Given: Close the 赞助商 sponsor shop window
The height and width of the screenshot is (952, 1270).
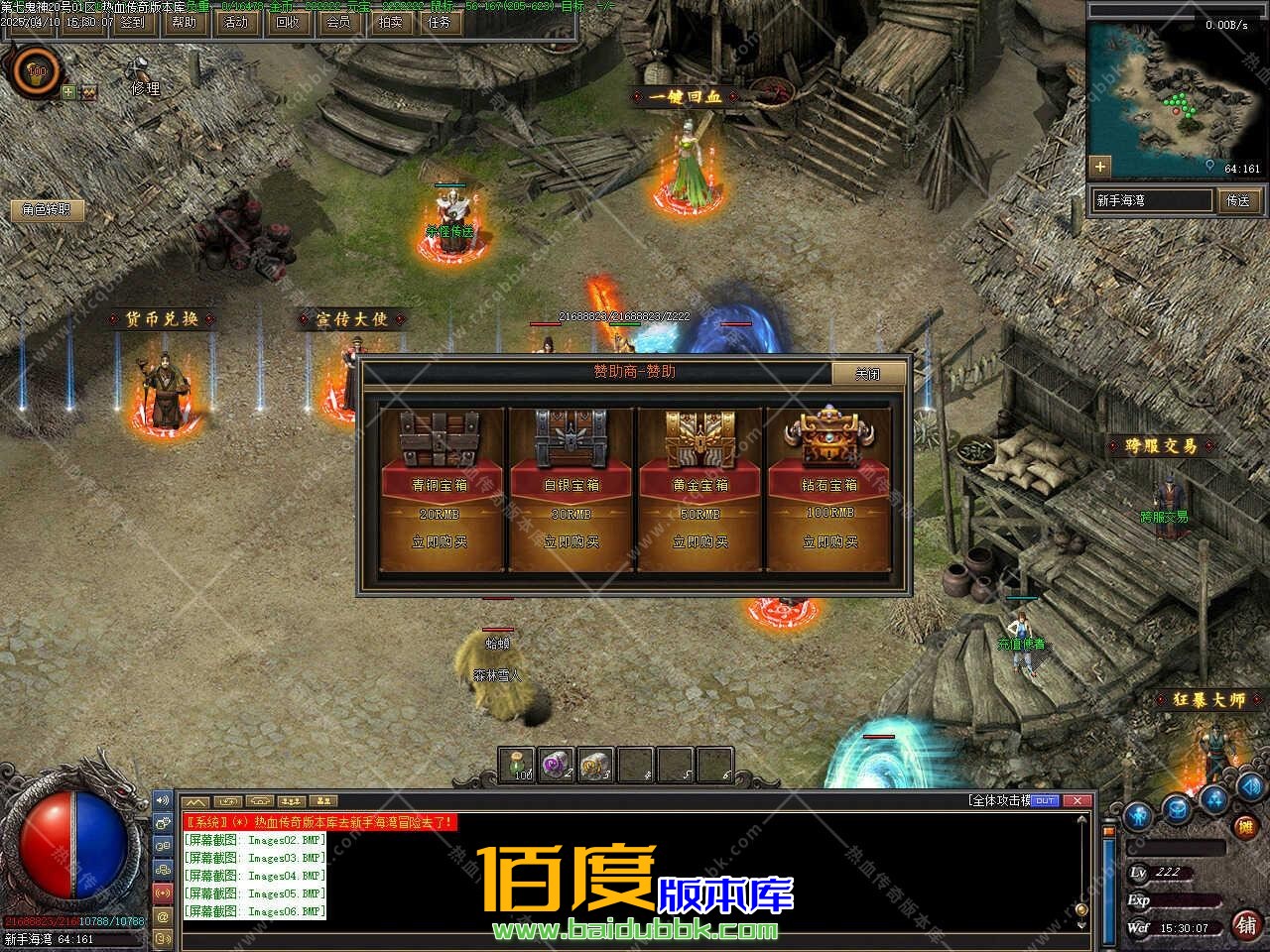Looking at the screenshot, I should (868, 374).
